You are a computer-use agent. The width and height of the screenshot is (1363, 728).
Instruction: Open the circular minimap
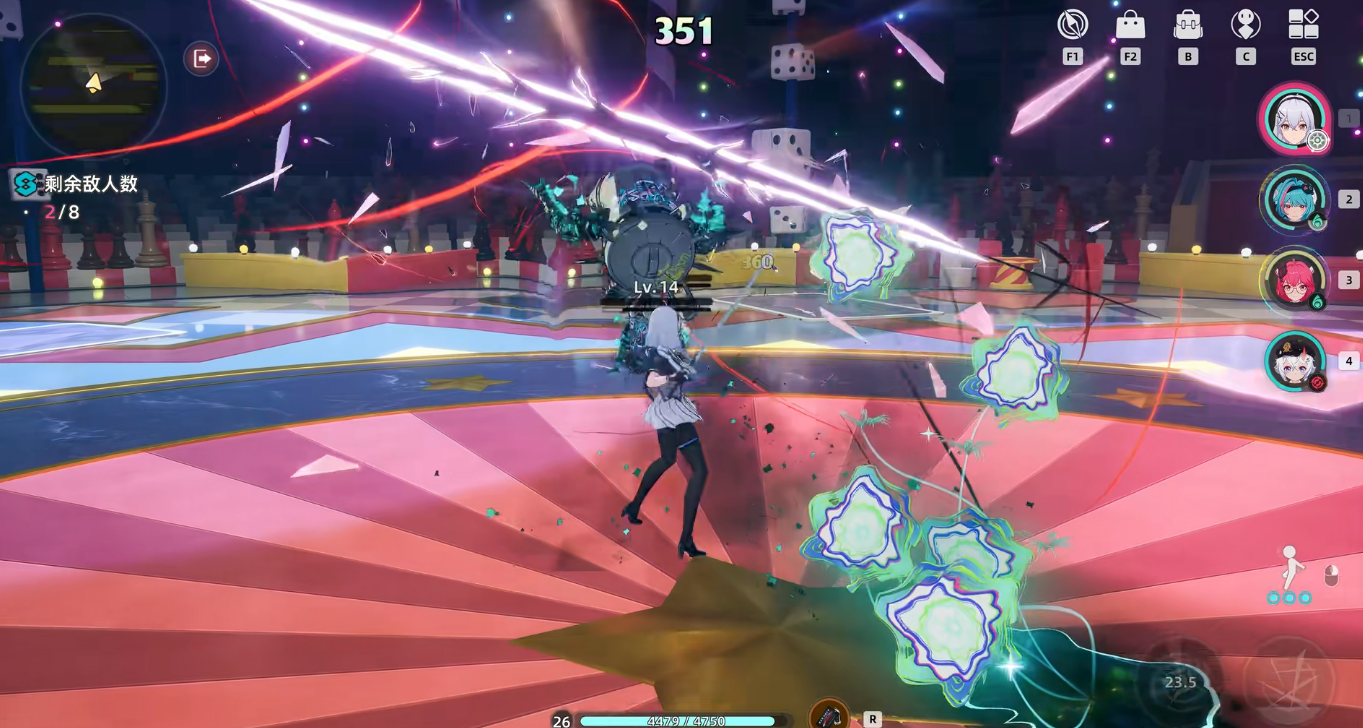tap(93, 84)
